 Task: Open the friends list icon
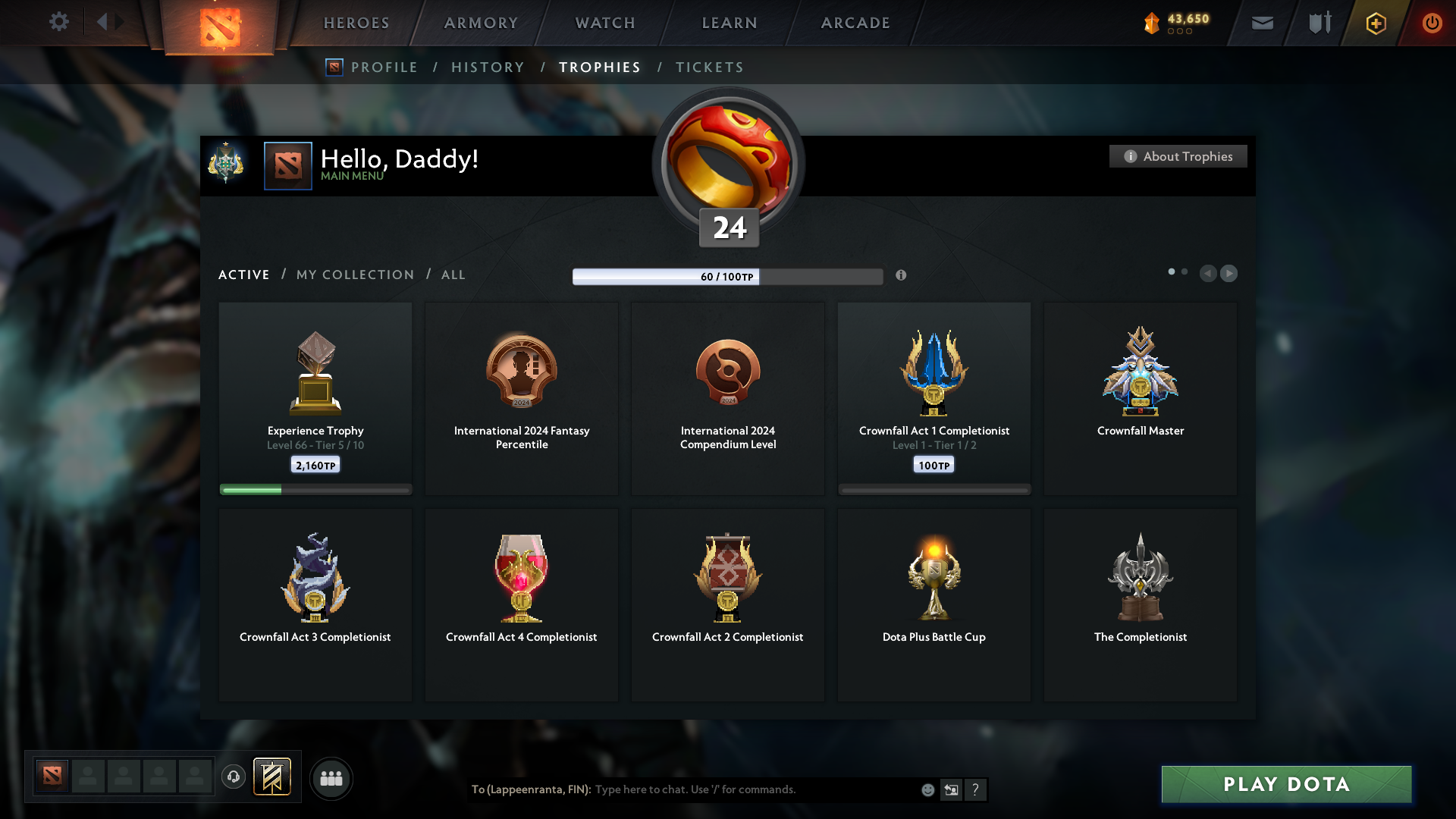coord(331,778)
